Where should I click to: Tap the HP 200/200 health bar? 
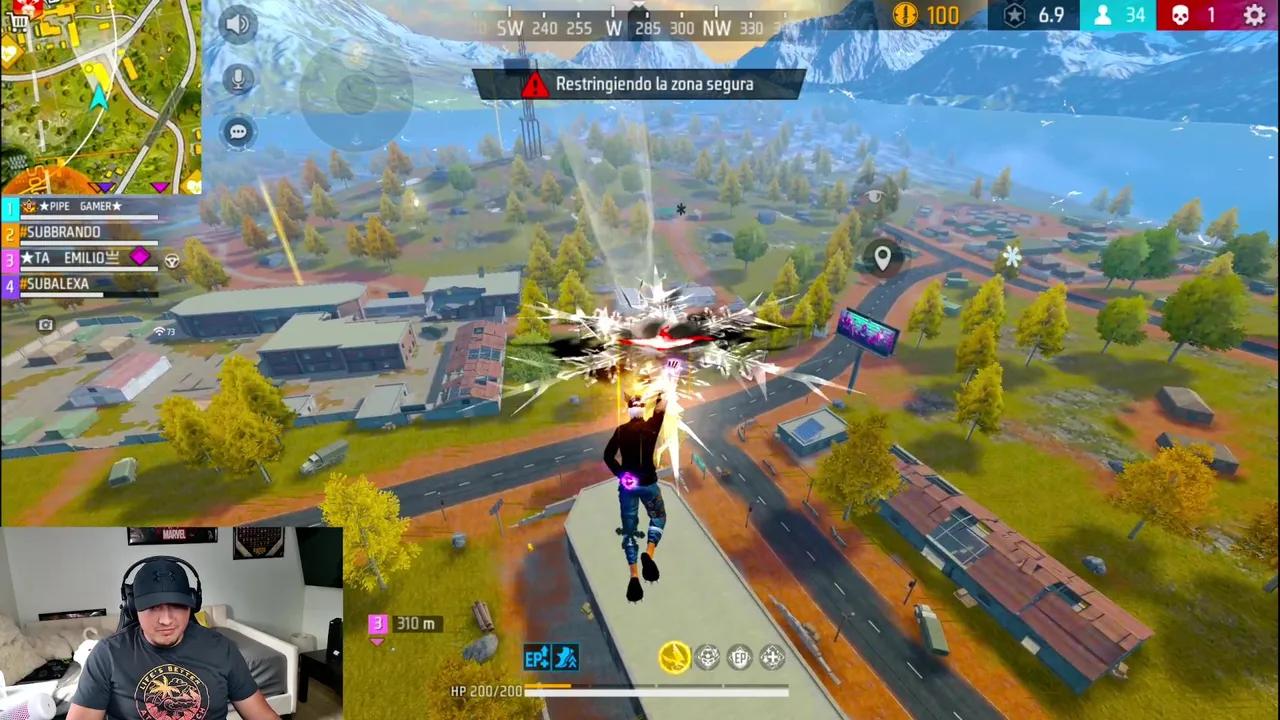tap(620, 691)
